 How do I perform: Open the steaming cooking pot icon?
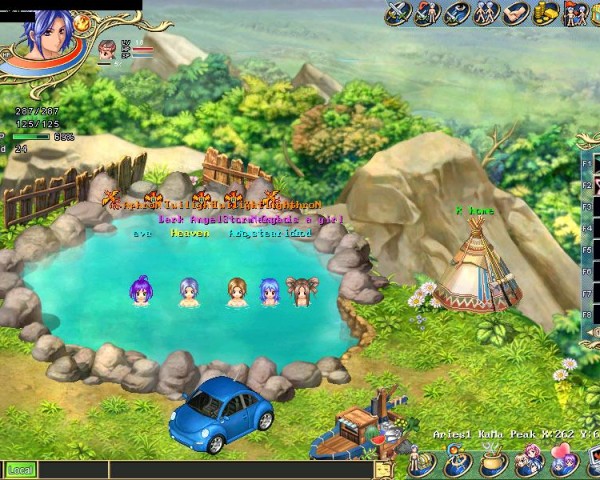(492, 464)
